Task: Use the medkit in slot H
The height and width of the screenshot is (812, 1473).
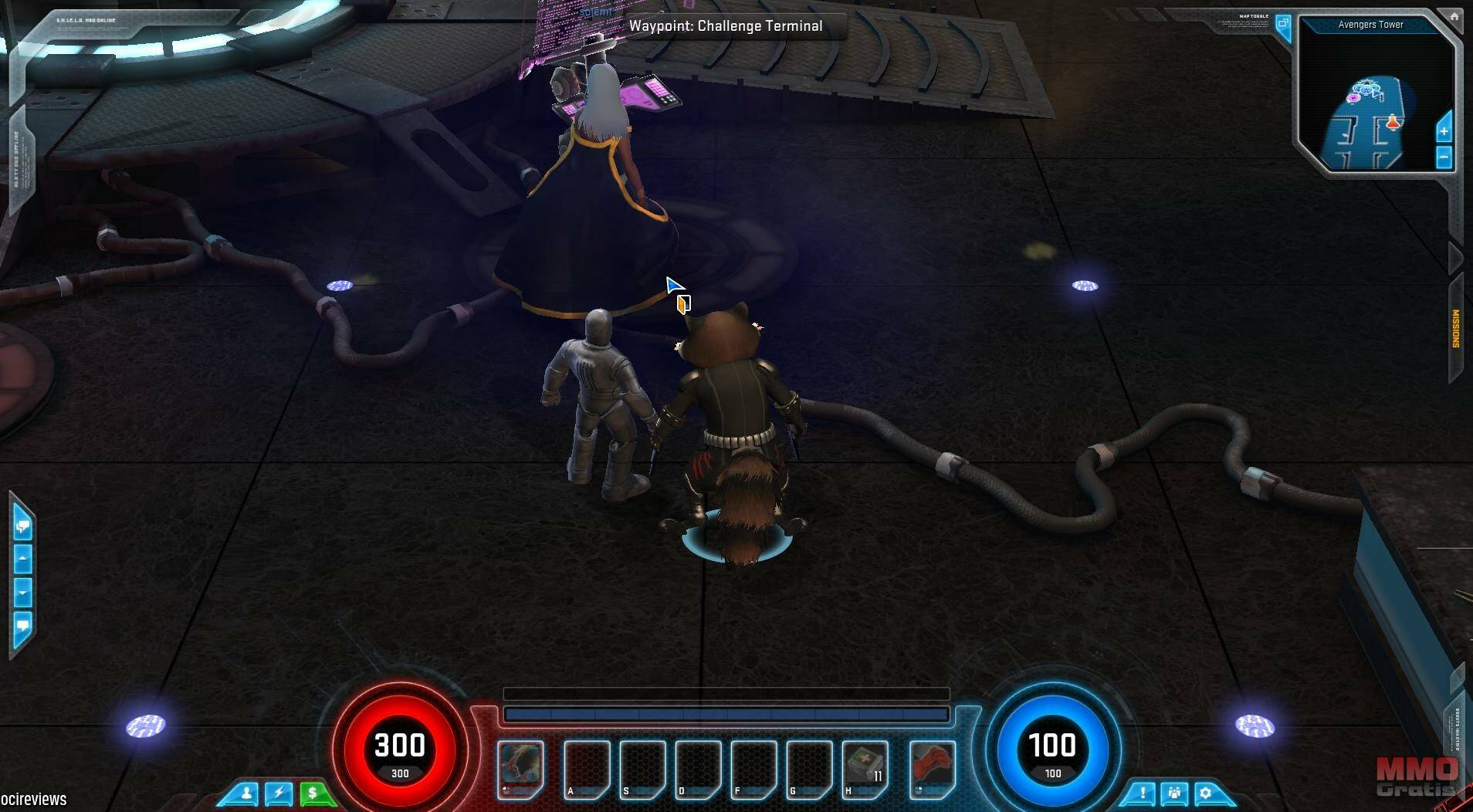Action: click(865, 769)
